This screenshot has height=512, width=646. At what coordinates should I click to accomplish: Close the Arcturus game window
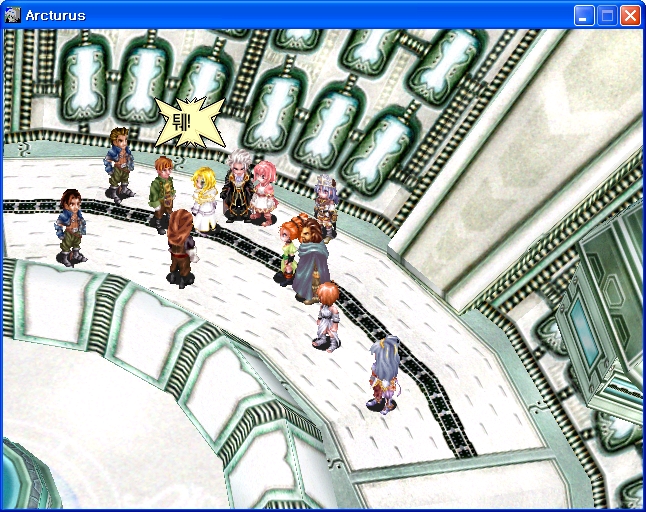point(630,15)
